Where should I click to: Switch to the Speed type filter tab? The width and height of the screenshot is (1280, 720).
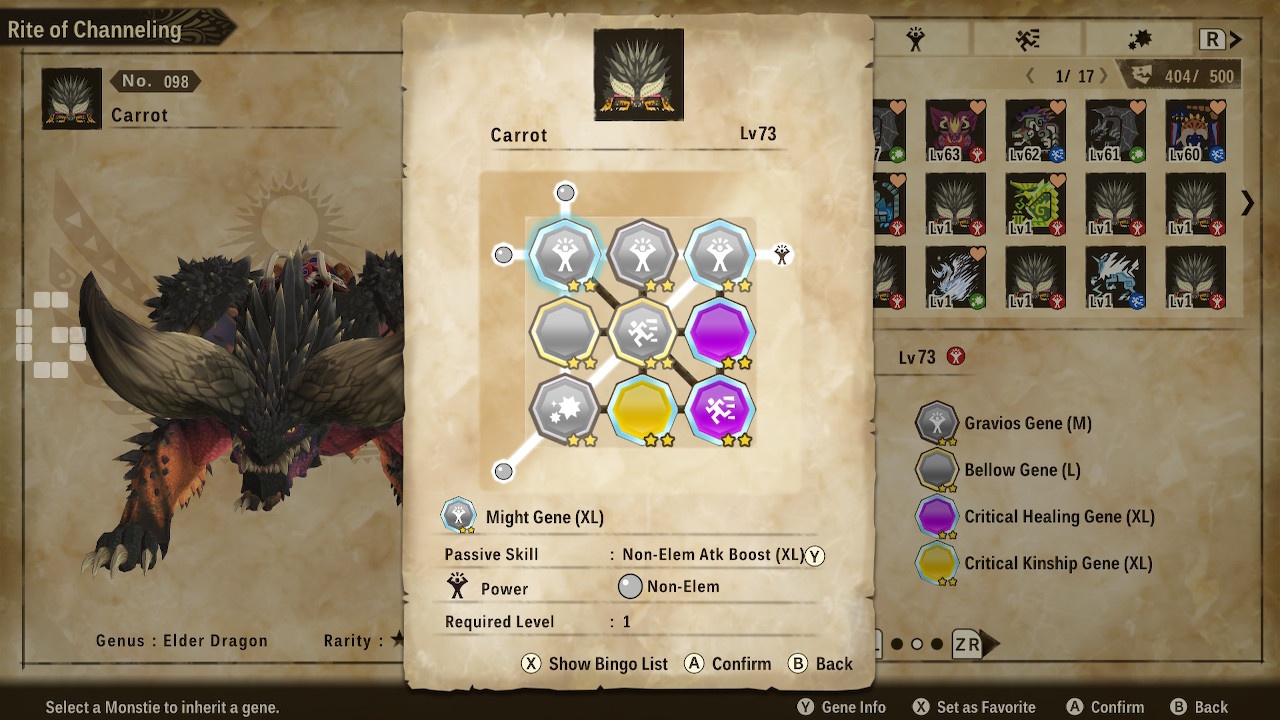click(x=1027, y=40)
